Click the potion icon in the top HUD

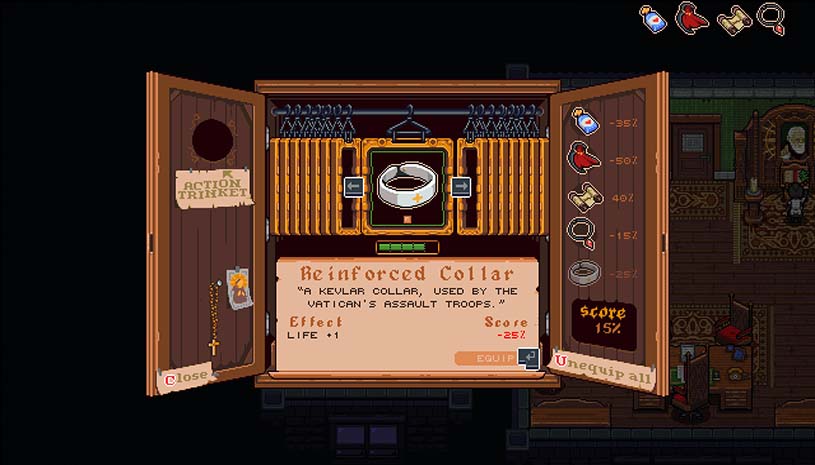point(654,18)
